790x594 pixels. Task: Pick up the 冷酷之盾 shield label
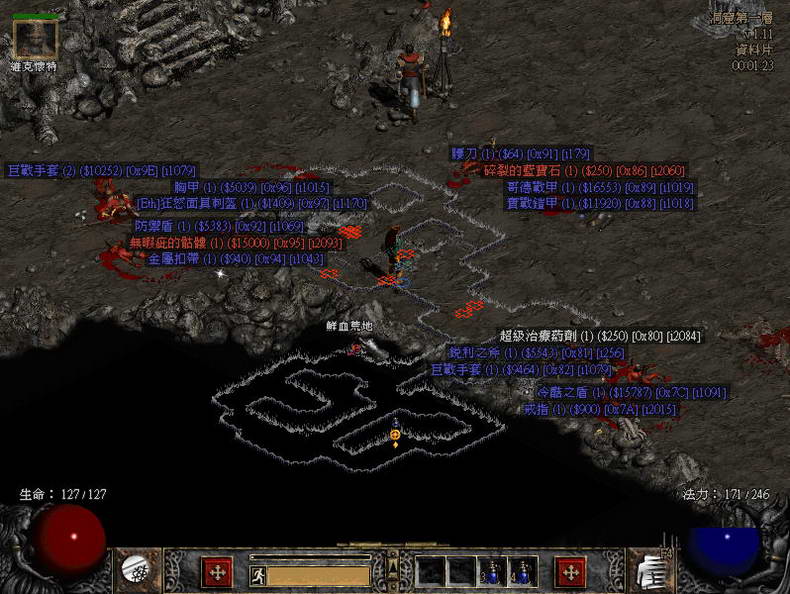(631, 393)
